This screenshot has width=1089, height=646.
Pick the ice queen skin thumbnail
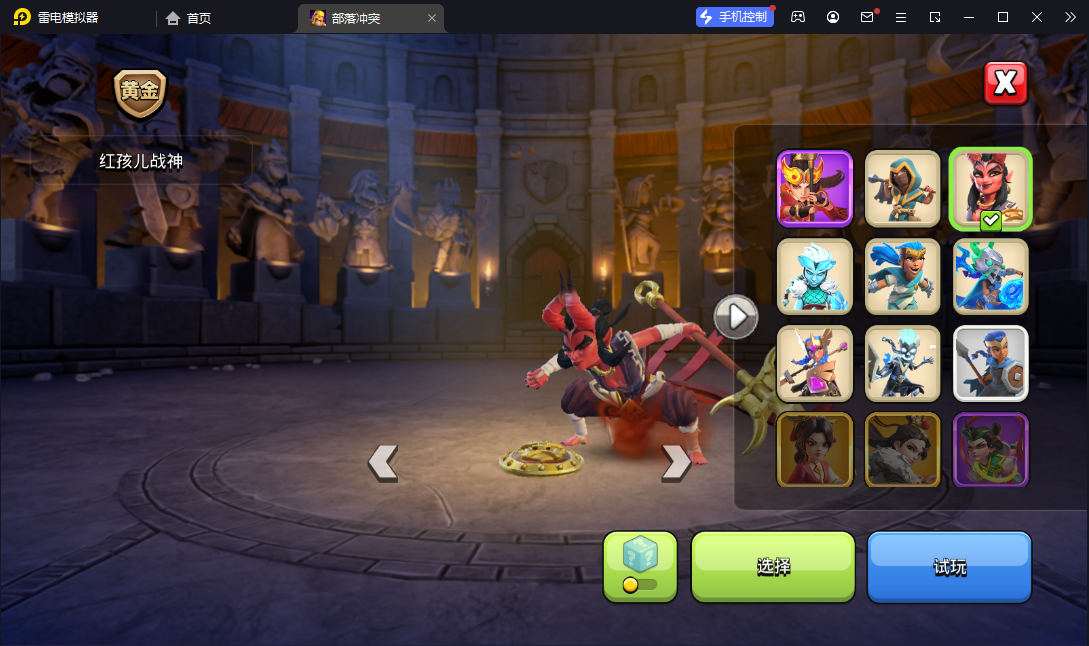click(815, 276)
